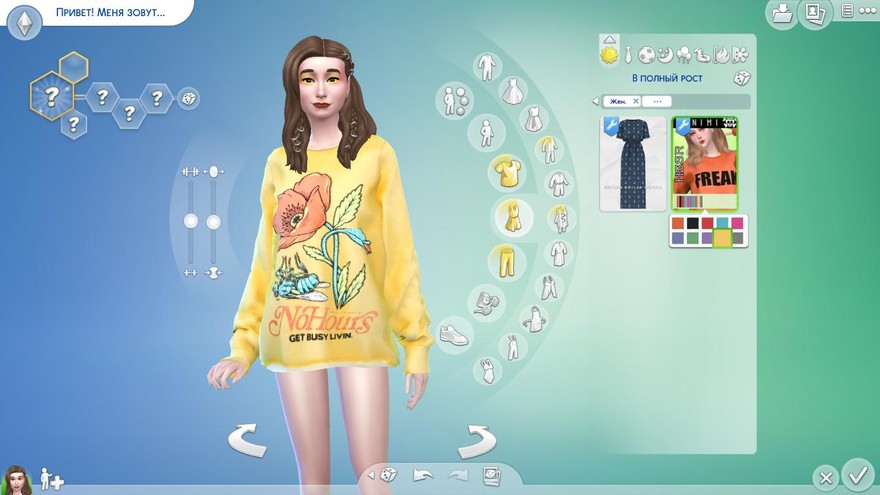Remove the Жен. filter tag
Screen dimensions: 880x495
(636, 101)
